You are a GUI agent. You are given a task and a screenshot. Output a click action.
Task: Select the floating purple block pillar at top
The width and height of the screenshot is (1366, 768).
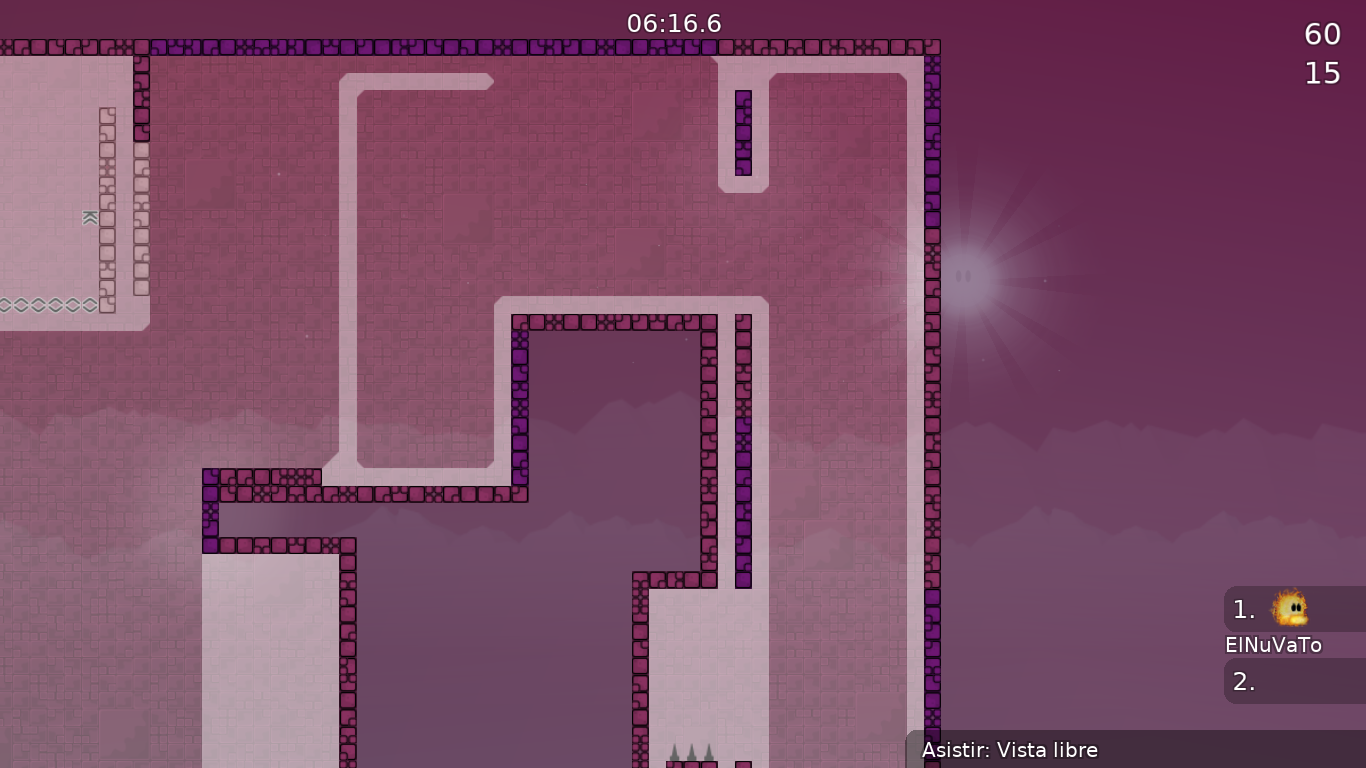coord(743,130)
